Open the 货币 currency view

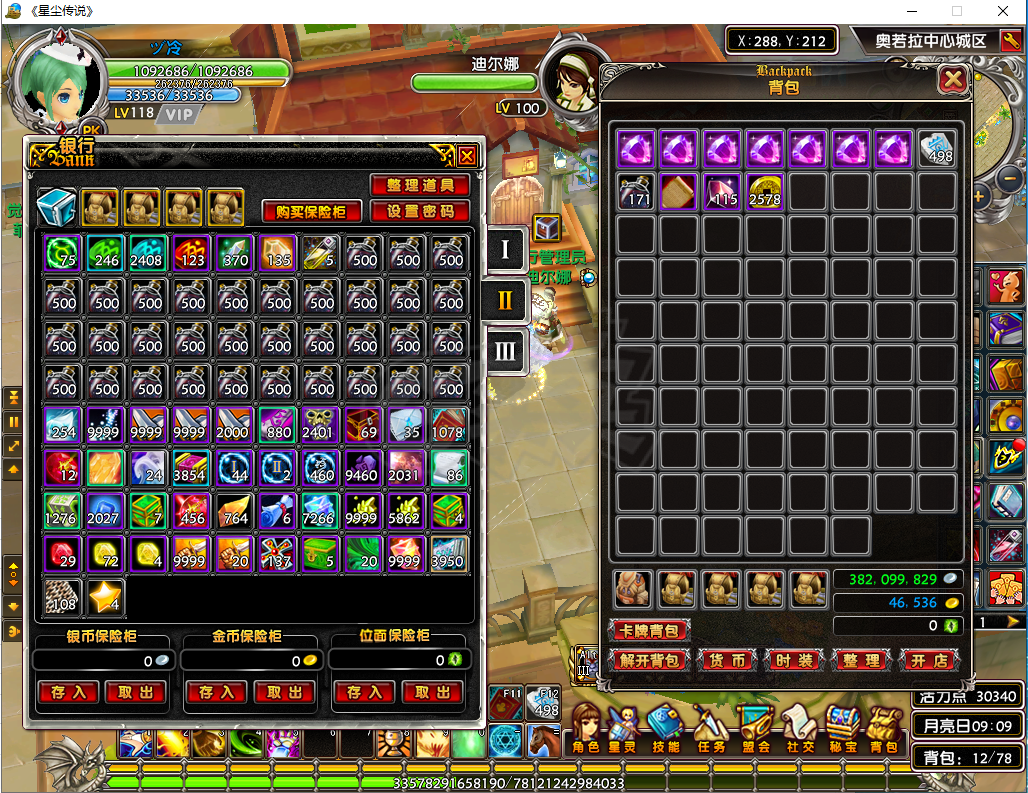coord(727,660)
